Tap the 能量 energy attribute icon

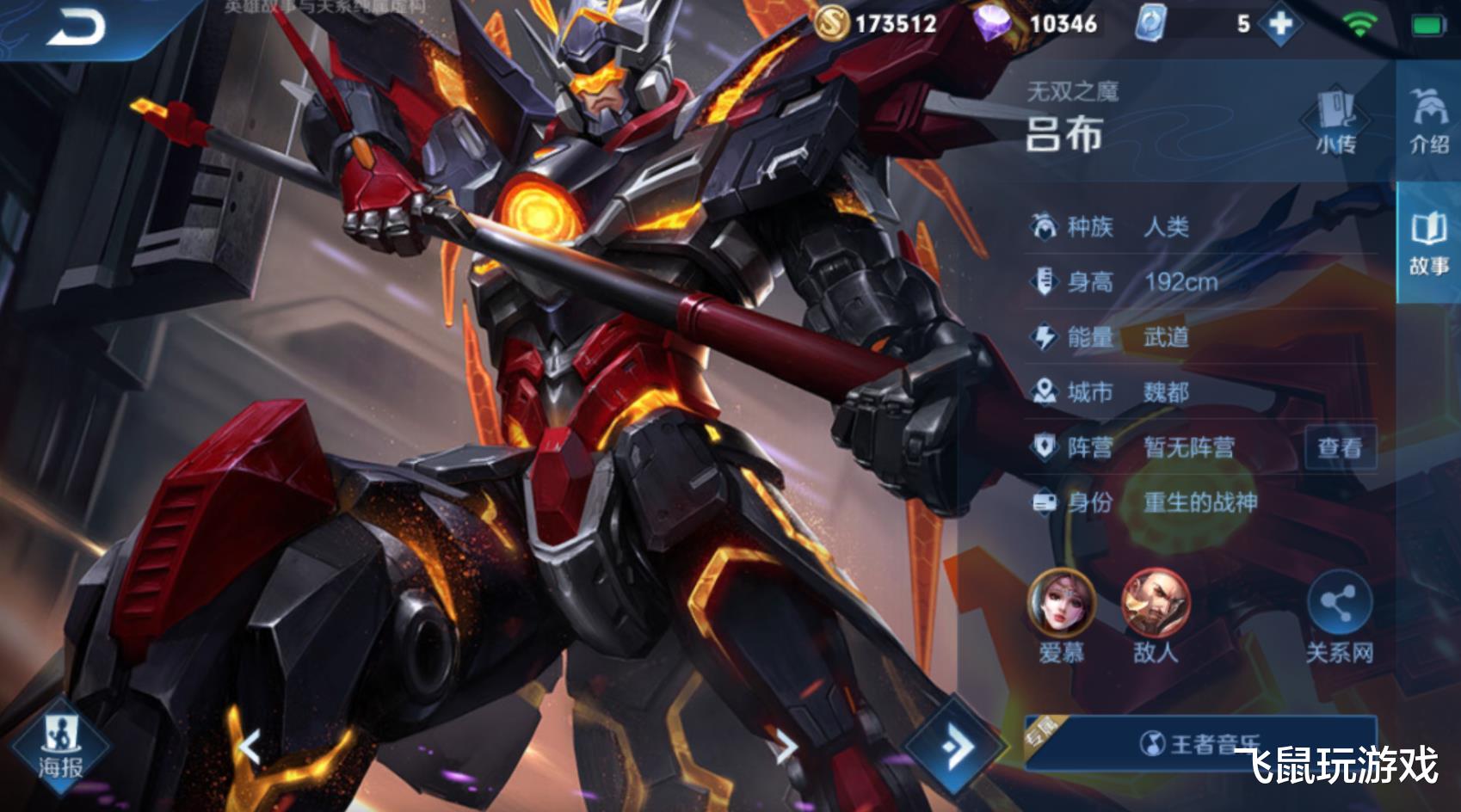1044,338
